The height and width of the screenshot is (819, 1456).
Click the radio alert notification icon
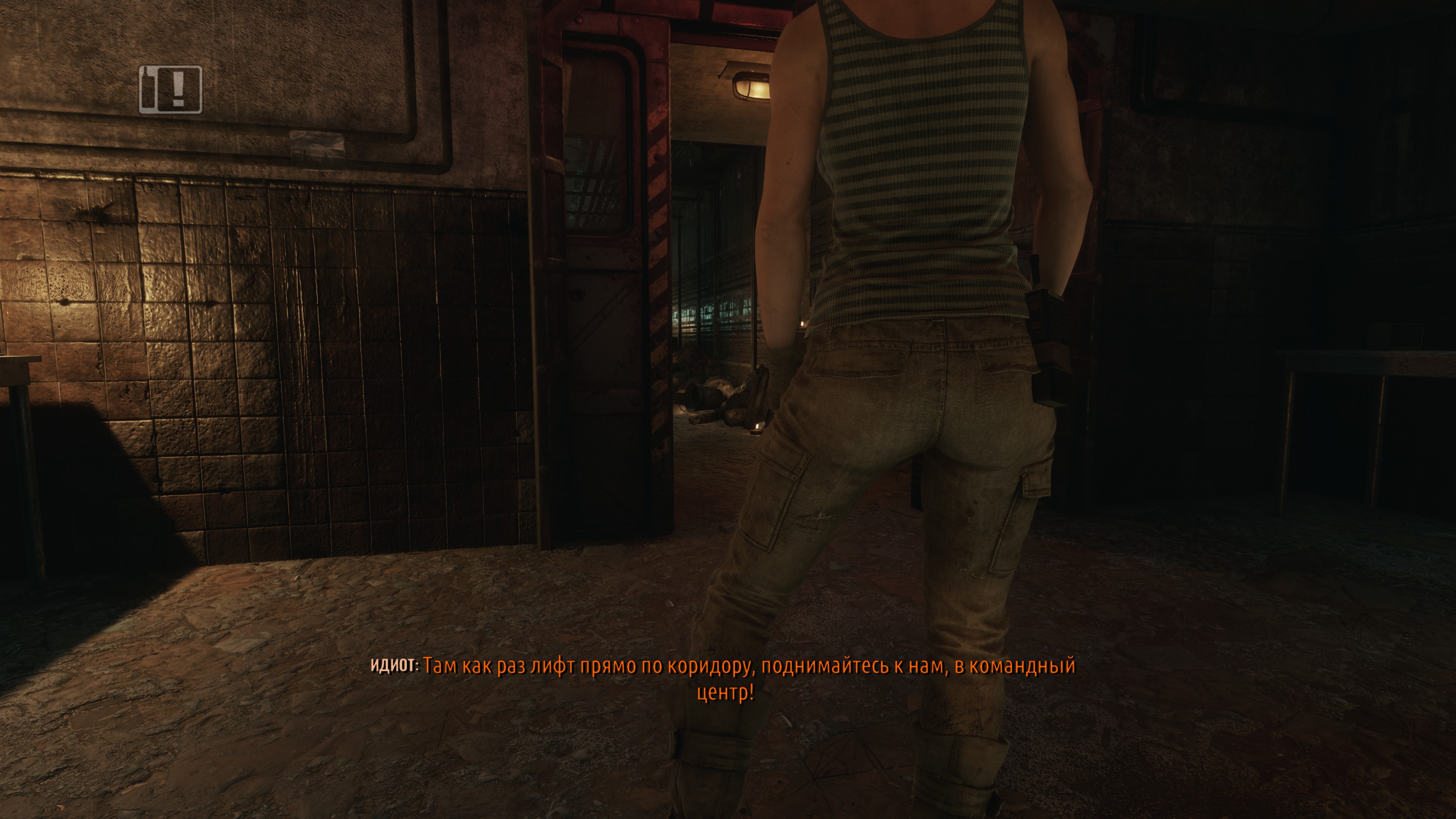(170, 89)
